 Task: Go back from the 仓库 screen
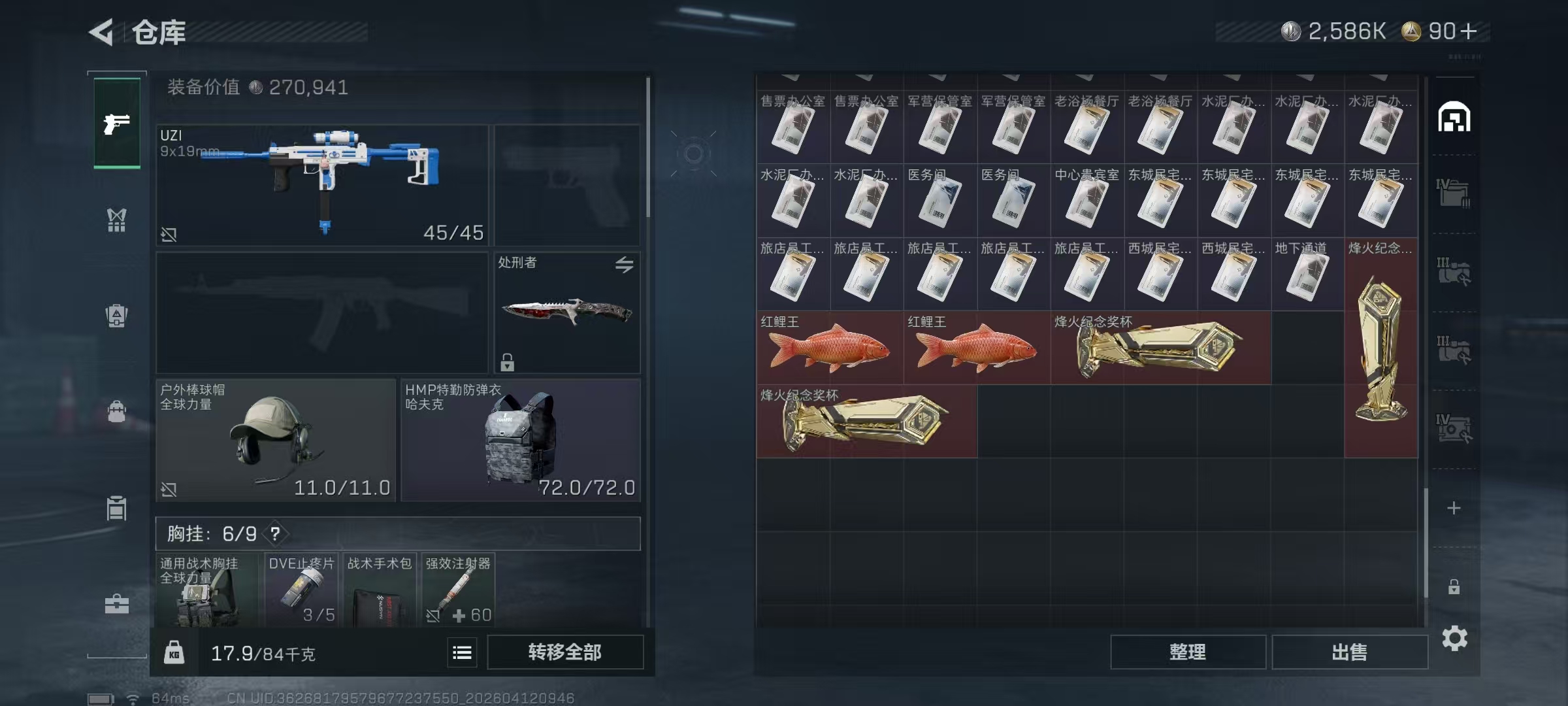102,32
